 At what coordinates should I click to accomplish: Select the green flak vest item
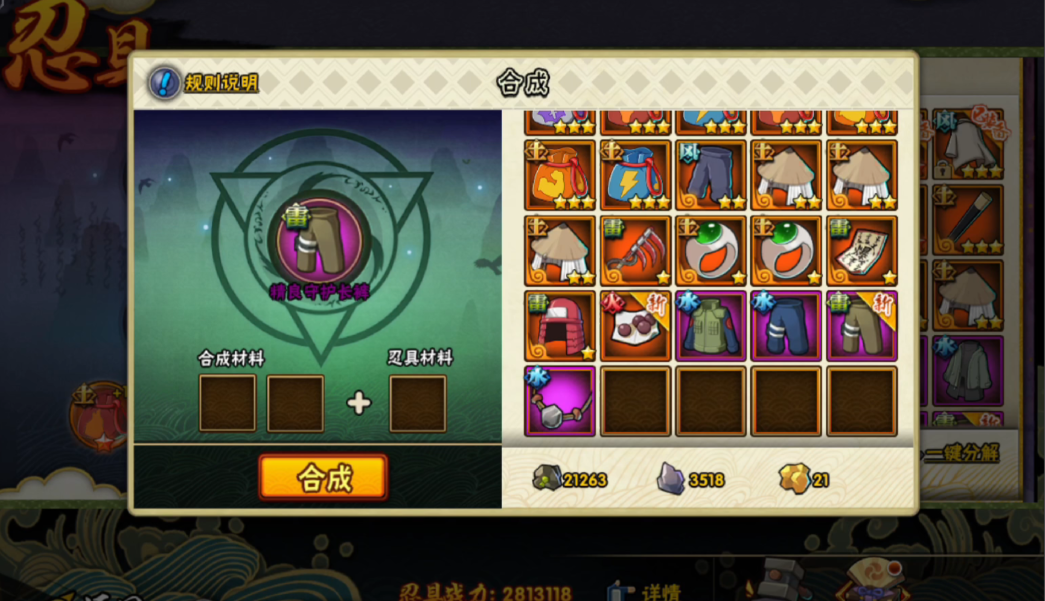click(711, 325)
